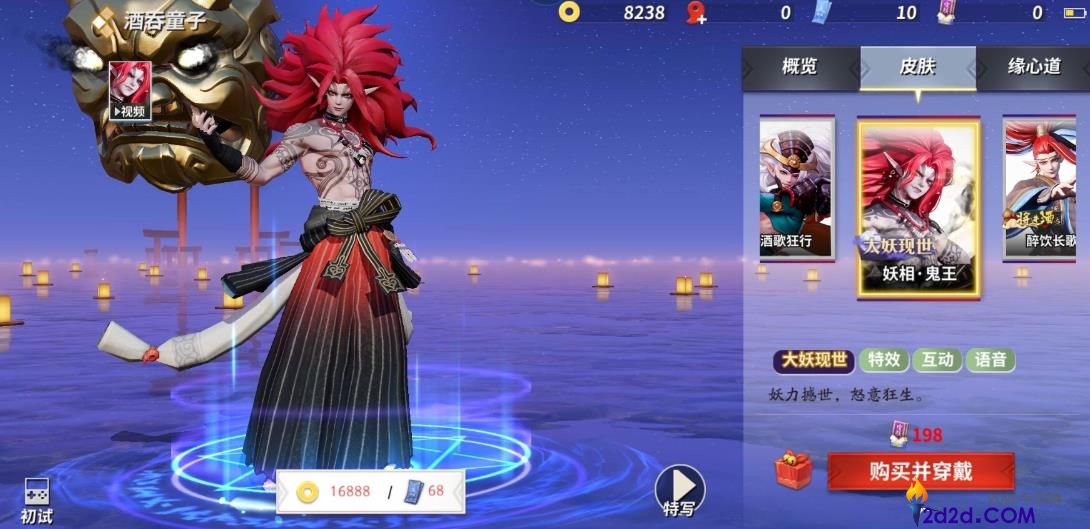Screen dimensions: 1090x529
Task: Watch the character 视频 preview
Action: [x=130, y=91]
